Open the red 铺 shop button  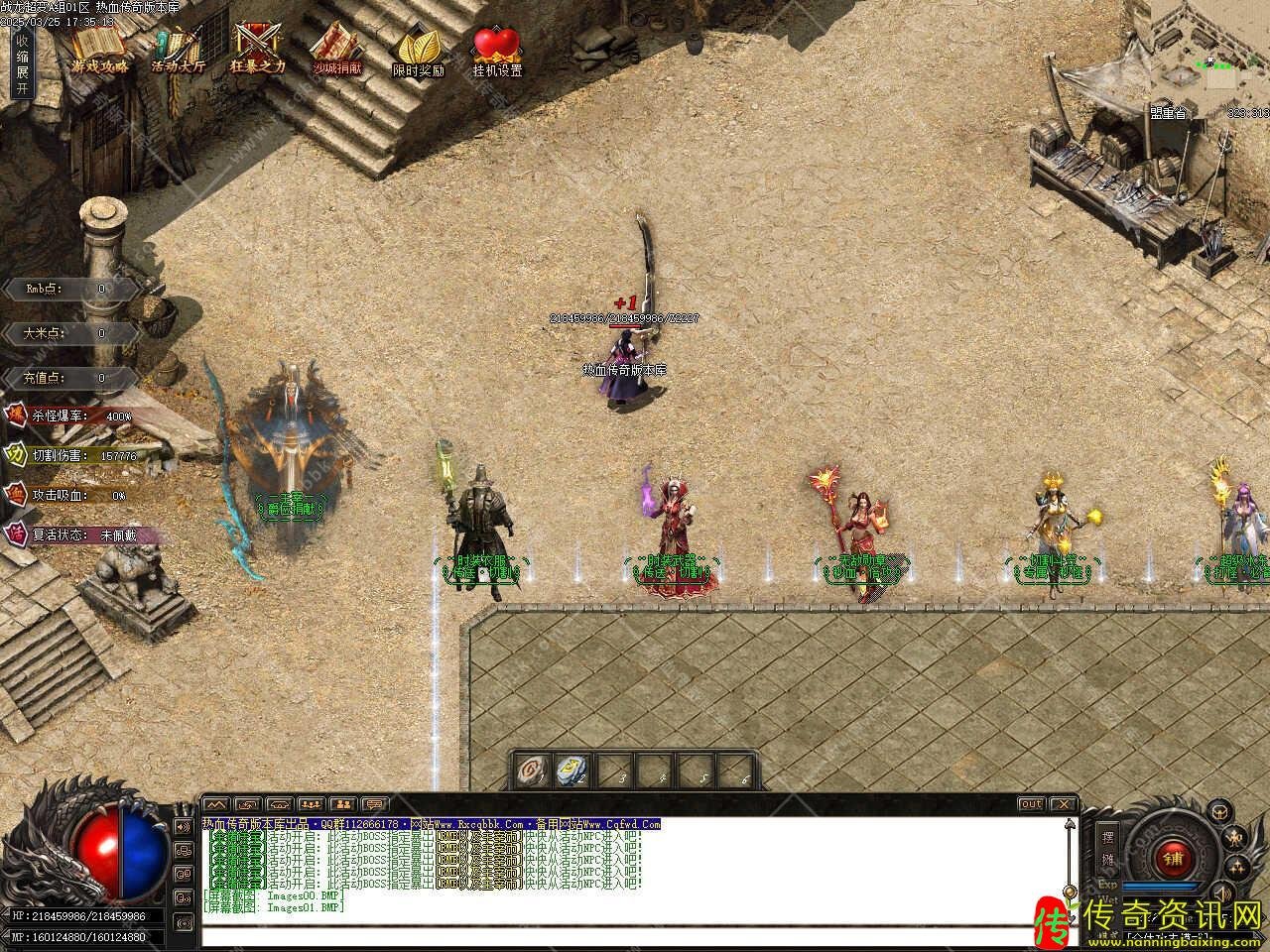(x=1174, y=856)
